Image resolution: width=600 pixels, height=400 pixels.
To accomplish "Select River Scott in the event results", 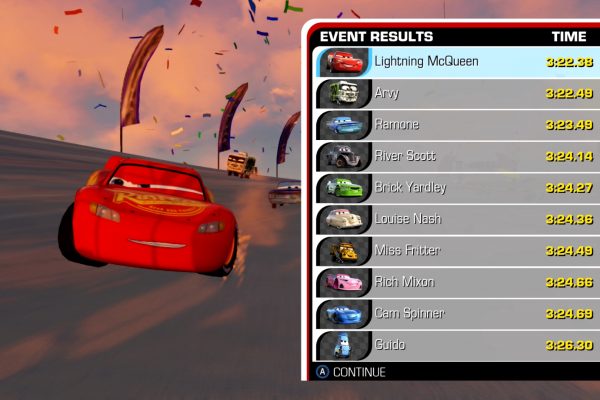I will pyautogui.click(x=457, y=157).
